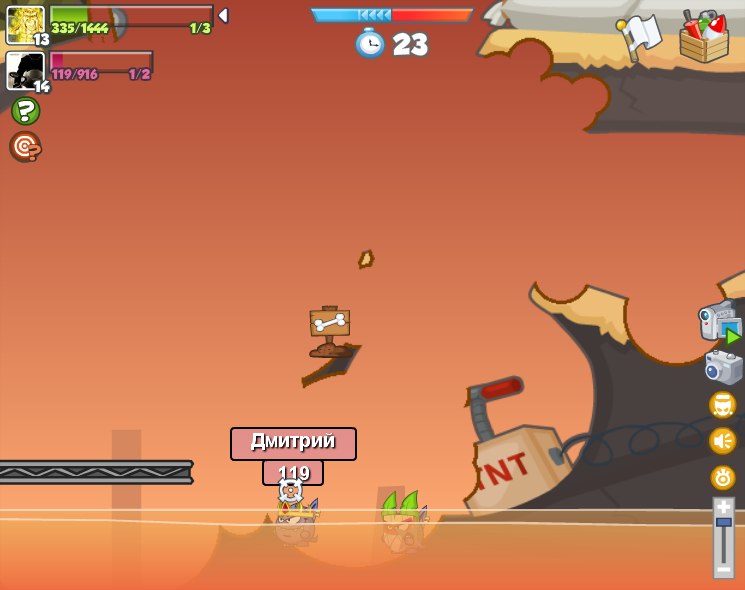Open the weapon crate arsenal
Screen dimensions: 745x590
tap(703, 38)
